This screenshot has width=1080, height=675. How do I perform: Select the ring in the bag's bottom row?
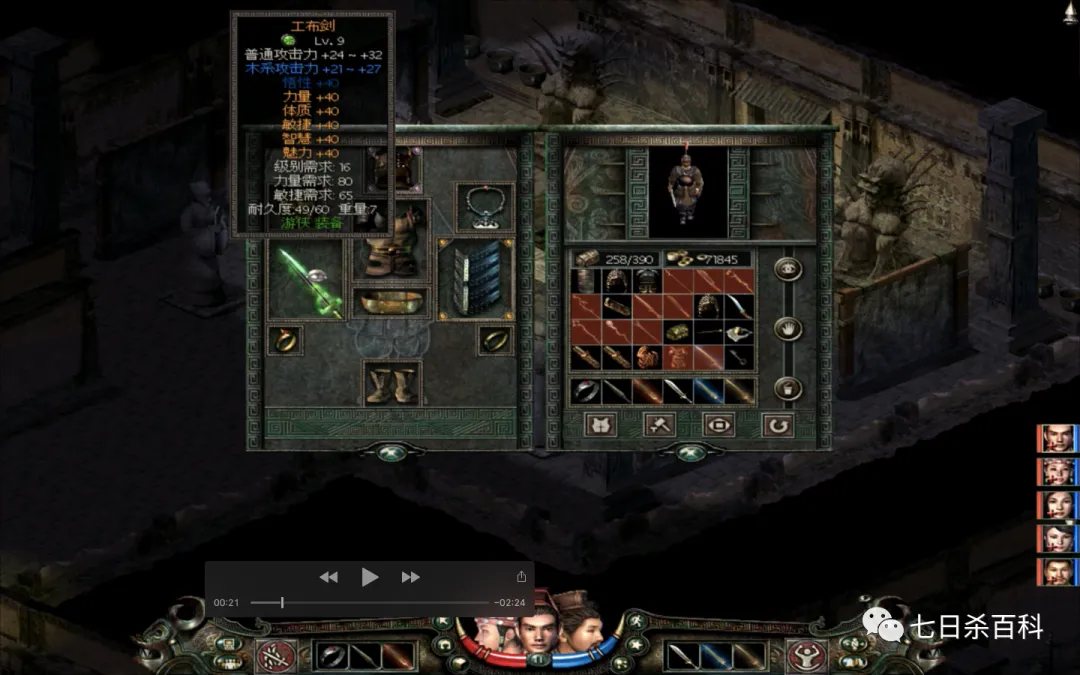[x=586, y=391]
